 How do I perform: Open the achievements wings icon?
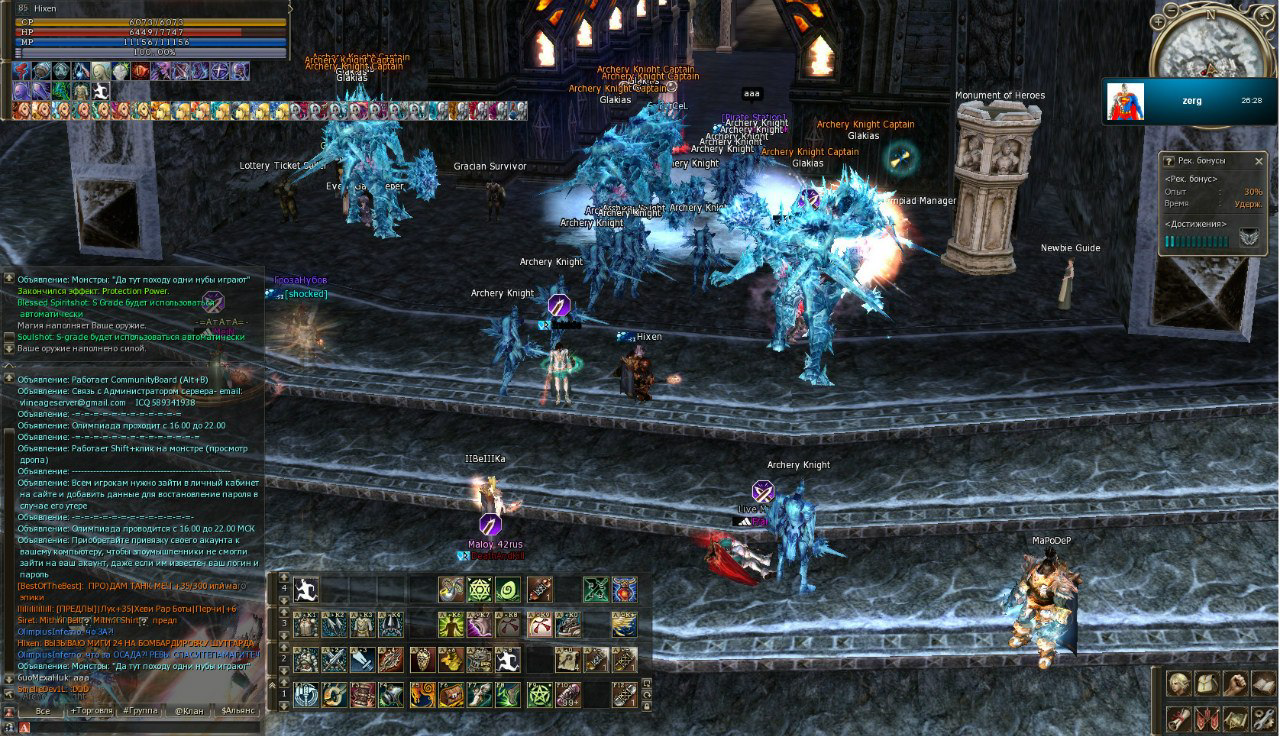pos(1248,238)
